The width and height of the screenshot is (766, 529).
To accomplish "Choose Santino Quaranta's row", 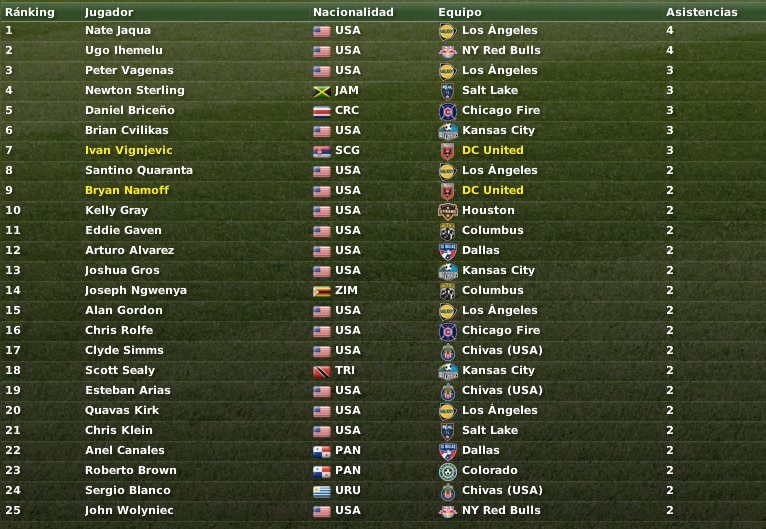I will click(138, 170).
